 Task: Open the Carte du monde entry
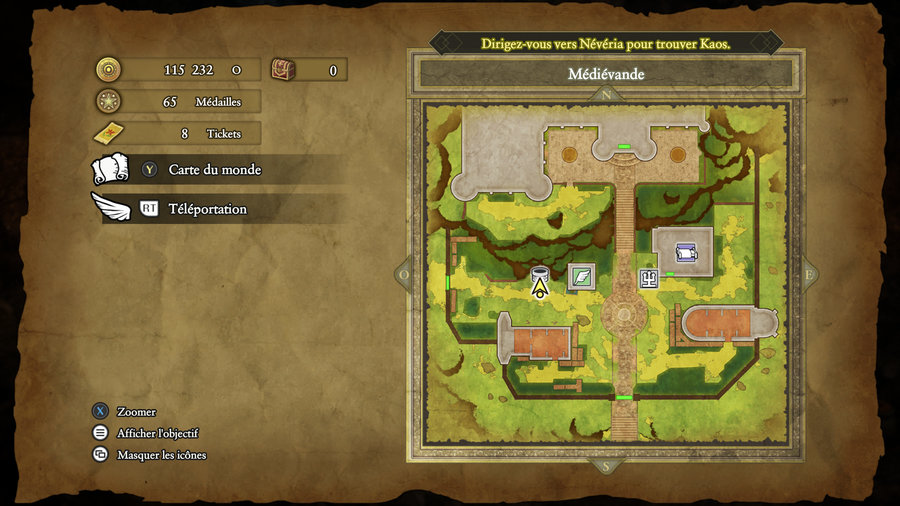click(214, 170)
